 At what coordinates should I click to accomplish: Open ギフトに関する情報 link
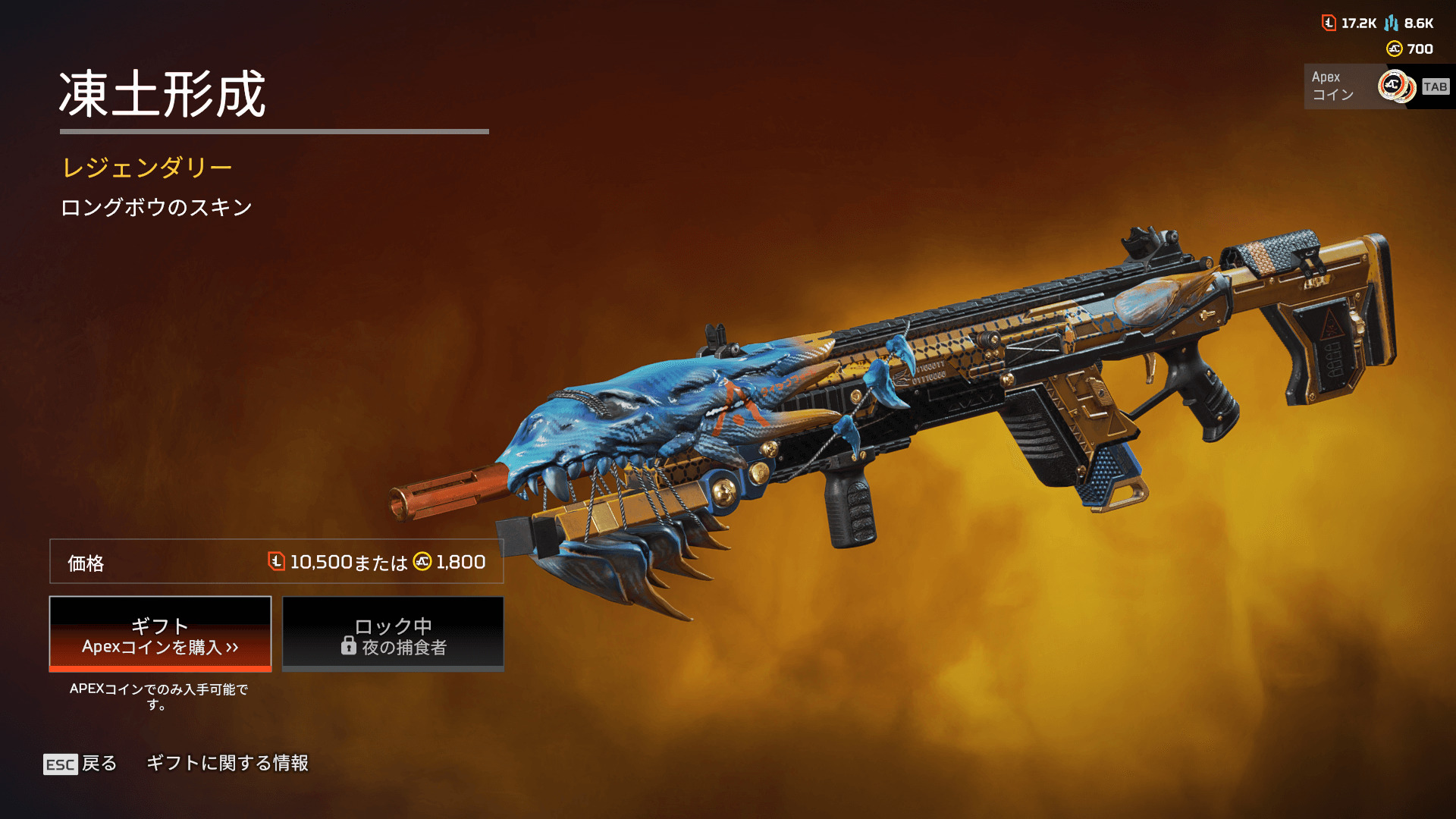[x=227, y=763]
